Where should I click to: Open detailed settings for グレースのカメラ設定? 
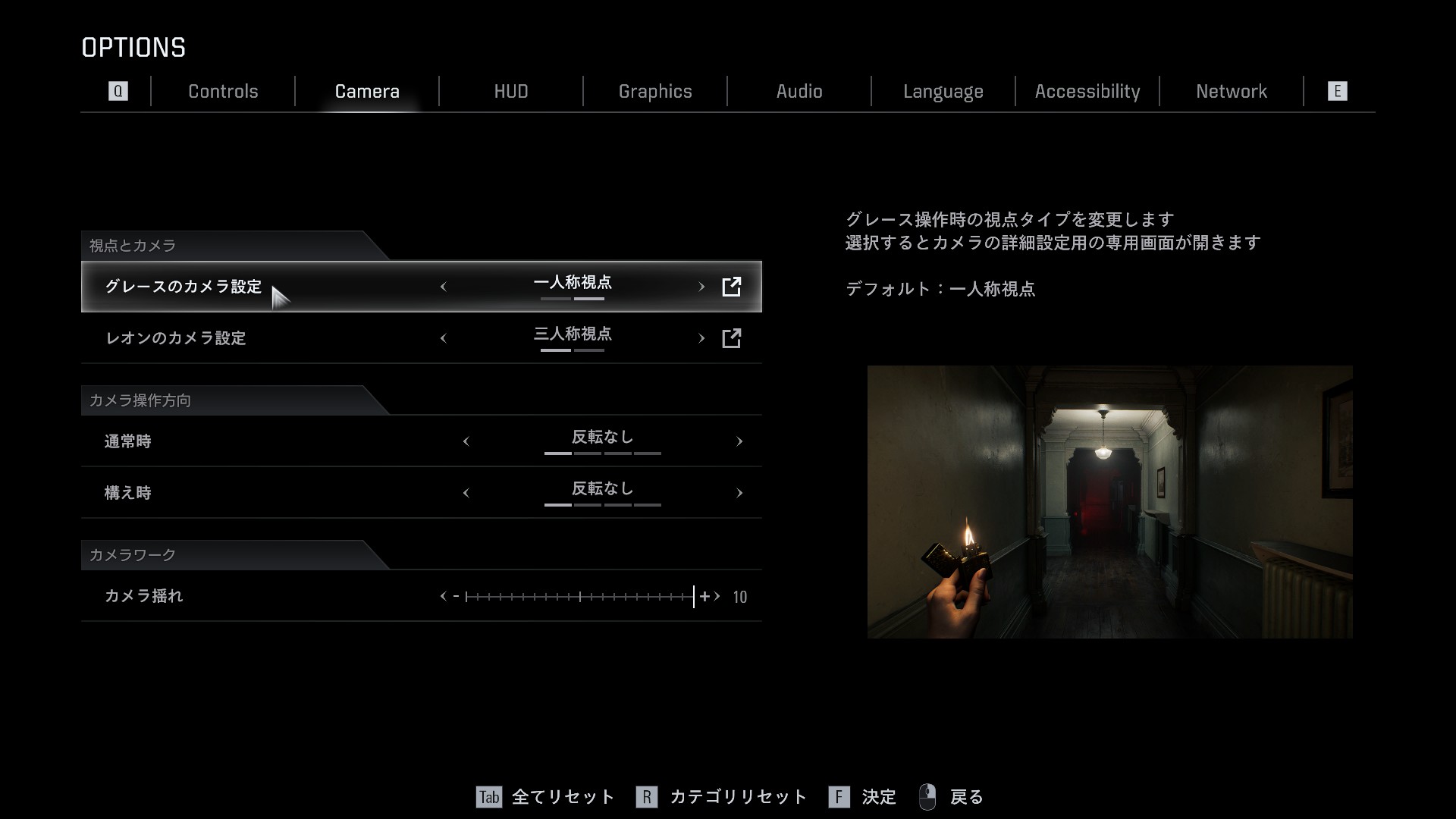730,287
